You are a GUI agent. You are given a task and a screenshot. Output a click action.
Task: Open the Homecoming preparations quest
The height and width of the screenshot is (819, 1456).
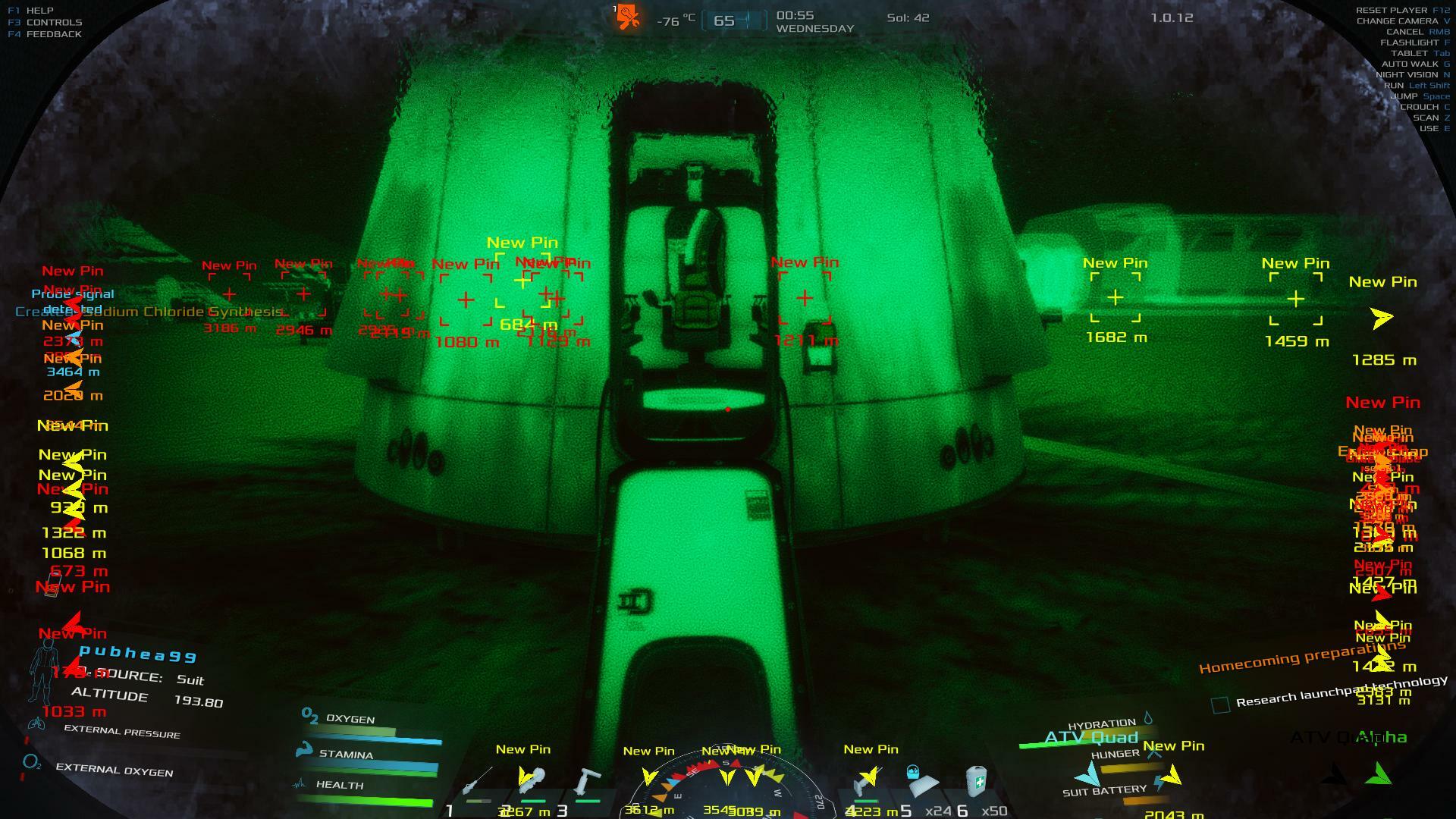point(1301,657)
